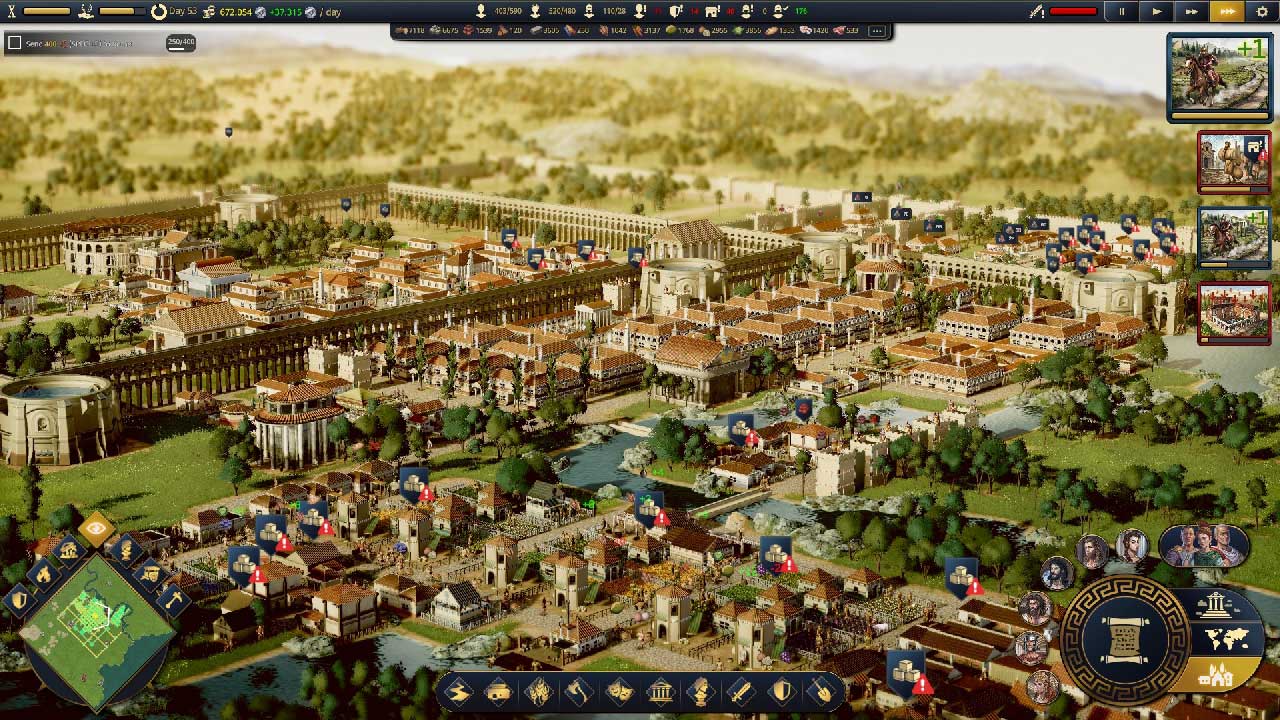Pause the game speed

1121,12
